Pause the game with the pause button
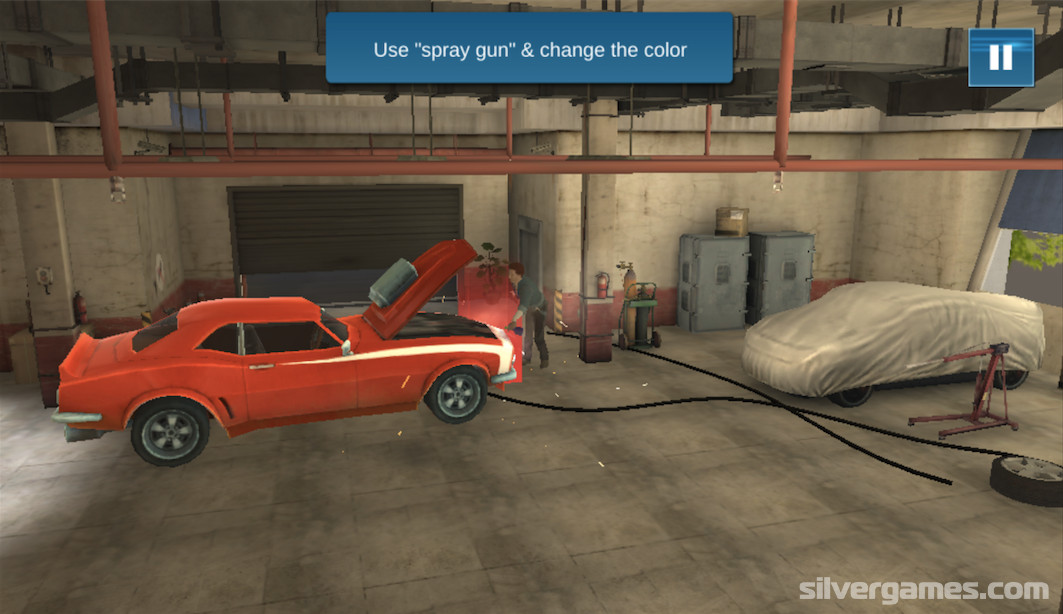Image resolution: width=1063 pixels, height=614 pixels. [x=1000, y=57]
